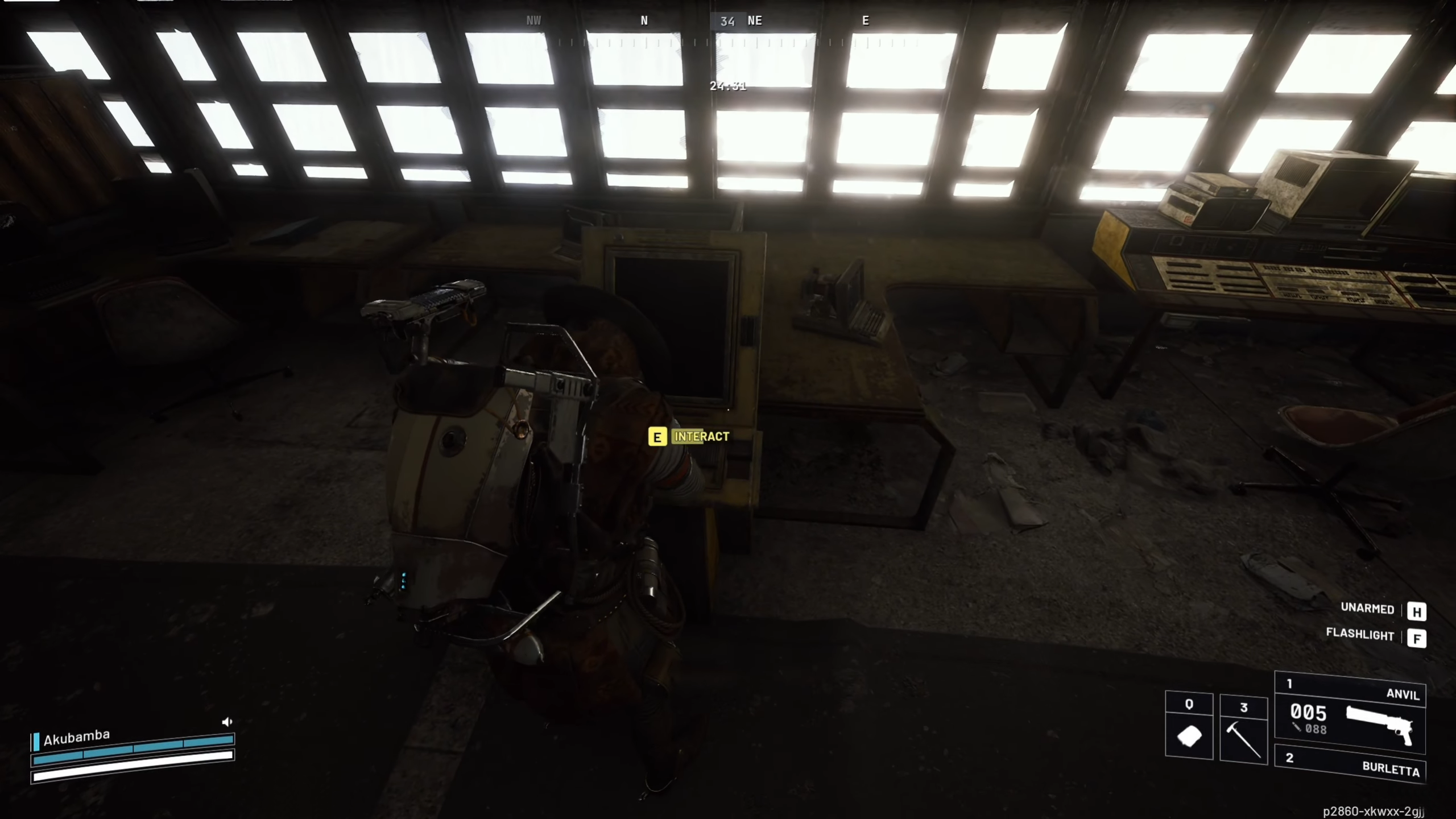The image size is (1456, 819).
Task: Select the N compass heading marker
Action: tap(644, 21)
